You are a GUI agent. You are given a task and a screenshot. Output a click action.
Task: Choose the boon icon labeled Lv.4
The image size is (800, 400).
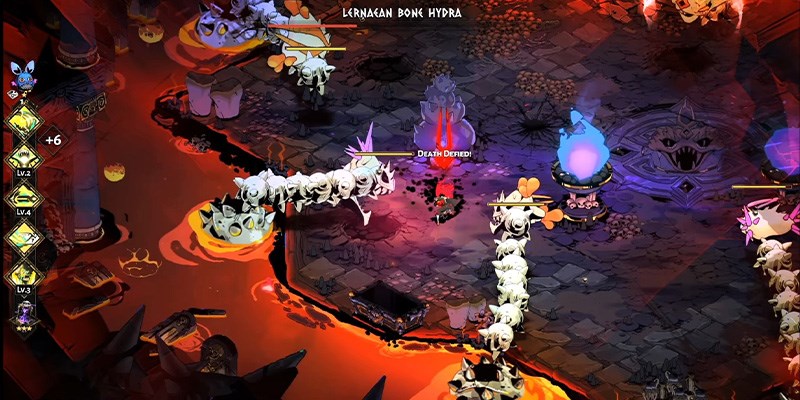(22, 195)
